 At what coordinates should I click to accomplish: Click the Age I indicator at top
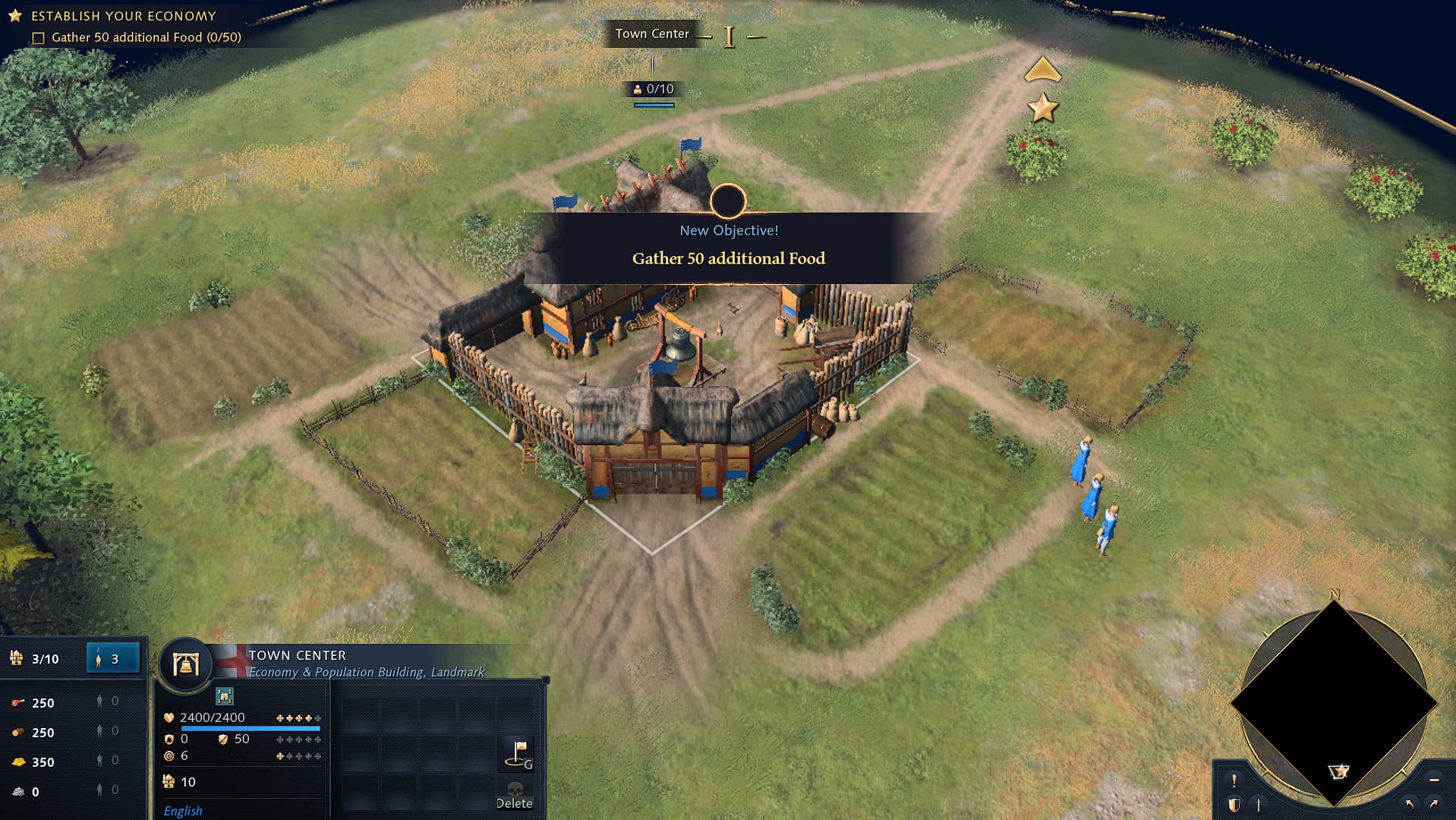click(729, 36)
